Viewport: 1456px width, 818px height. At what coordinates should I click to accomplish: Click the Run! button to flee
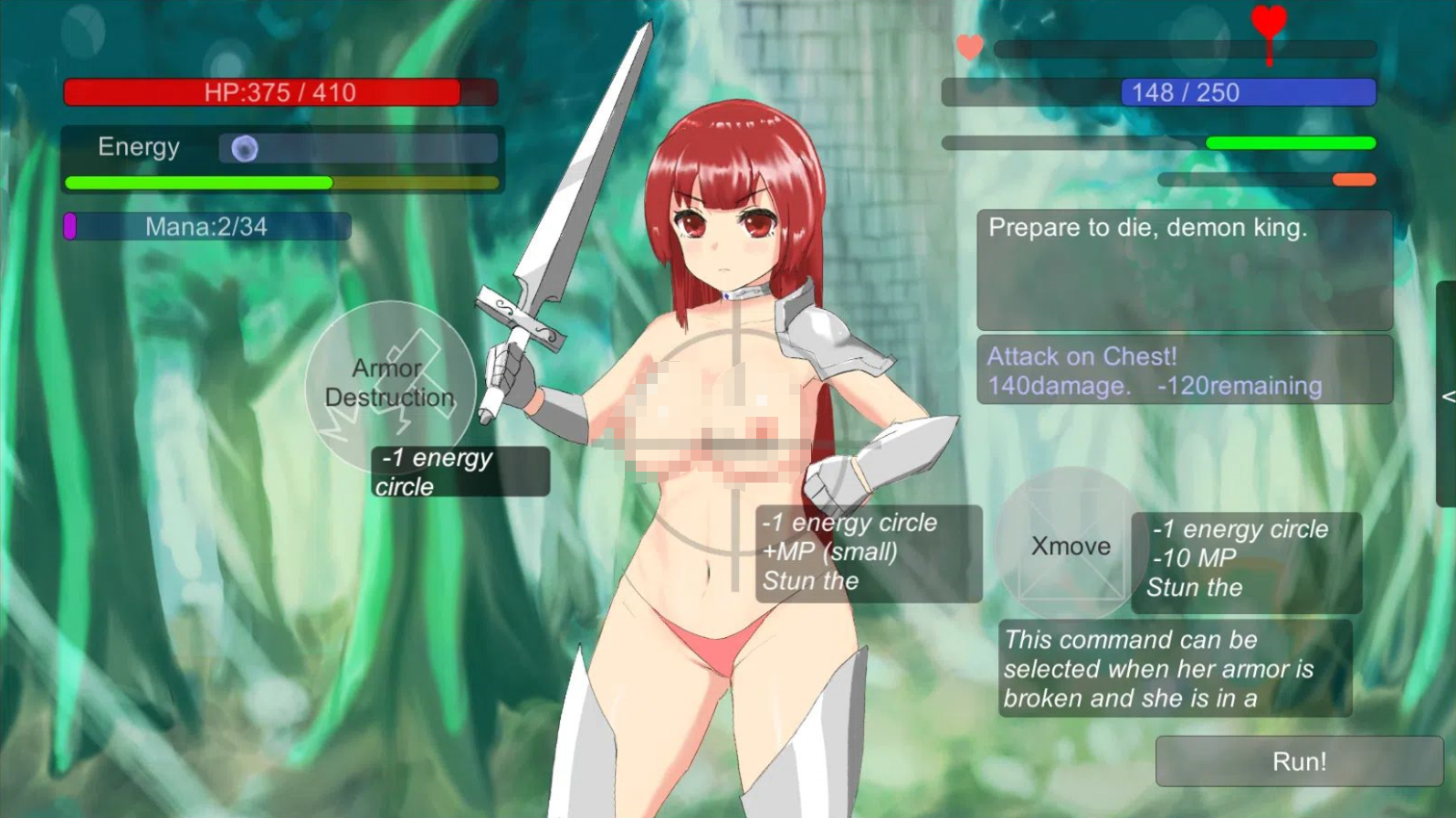click(x=1298, y=761)
